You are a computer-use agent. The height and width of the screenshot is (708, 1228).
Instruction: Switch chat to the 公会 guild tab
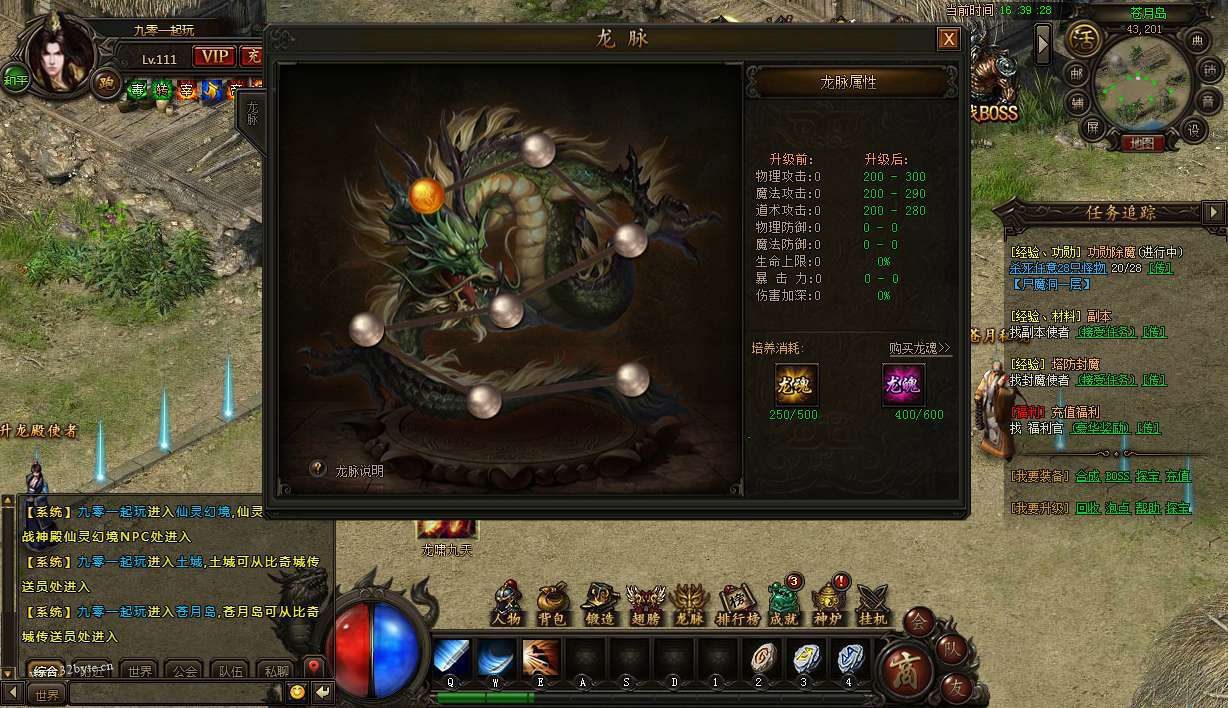pos(184,671)
